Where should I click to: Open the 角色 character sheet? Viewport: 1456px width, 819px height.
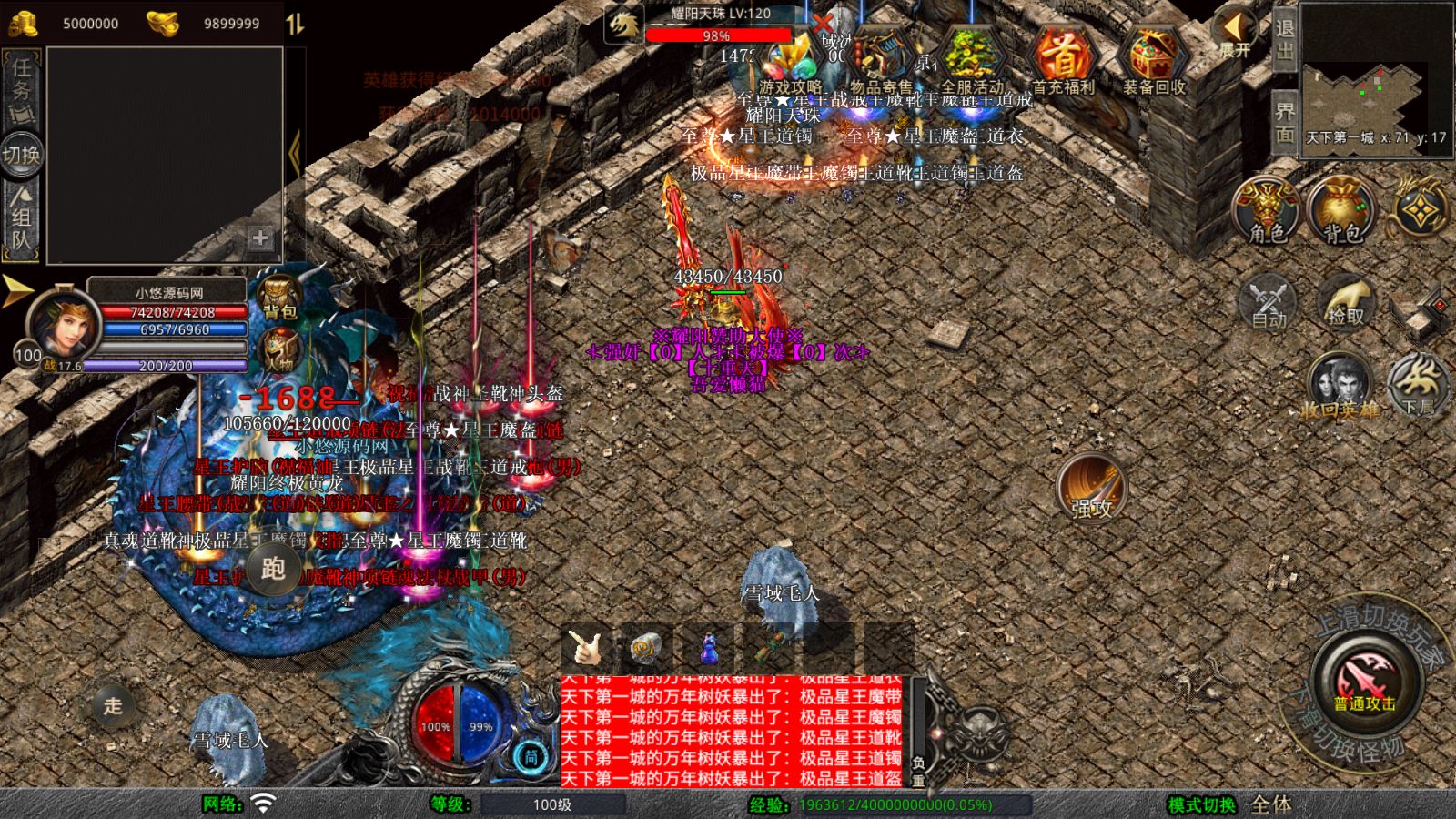point(1268,210)
